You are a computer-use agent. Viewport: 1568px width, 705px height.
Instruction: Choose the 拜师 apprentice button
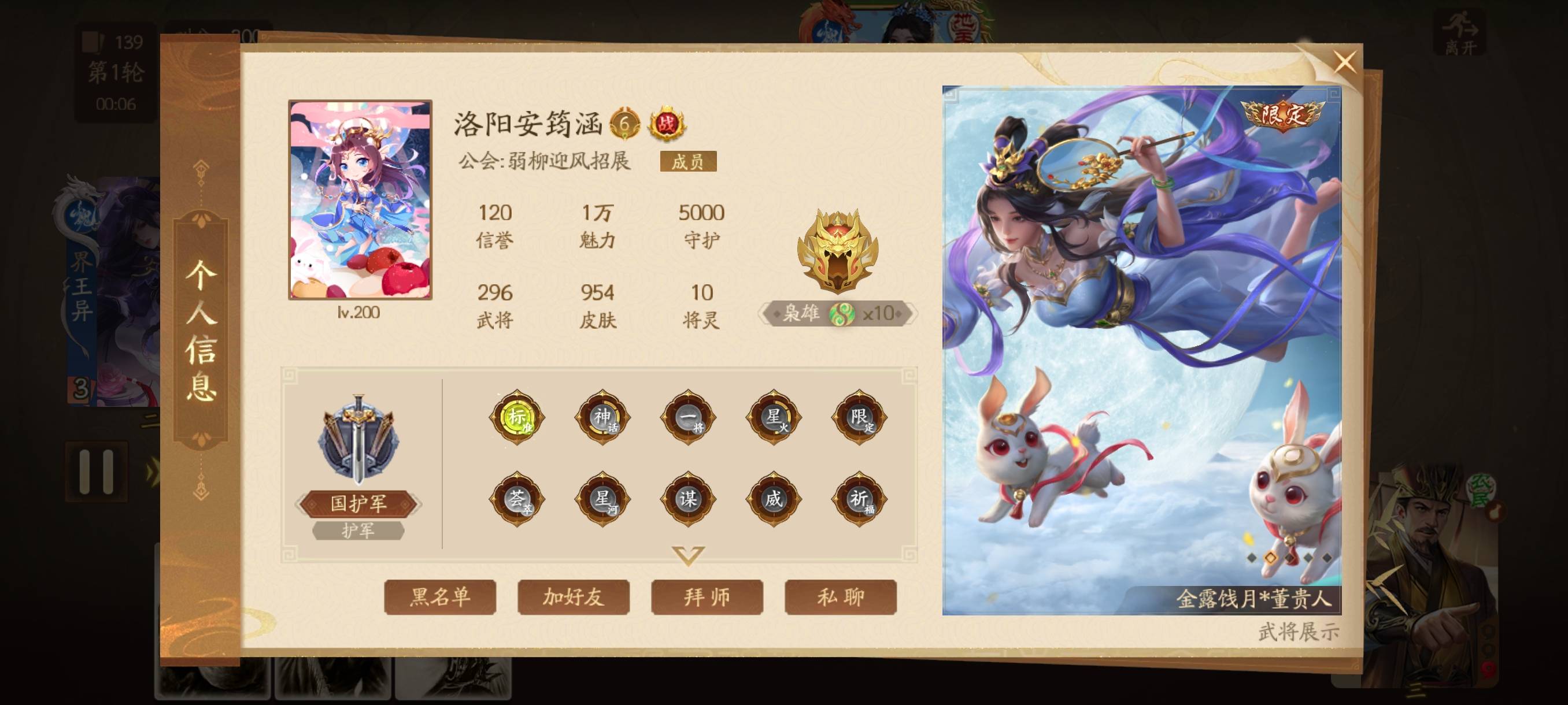(707, 597)
